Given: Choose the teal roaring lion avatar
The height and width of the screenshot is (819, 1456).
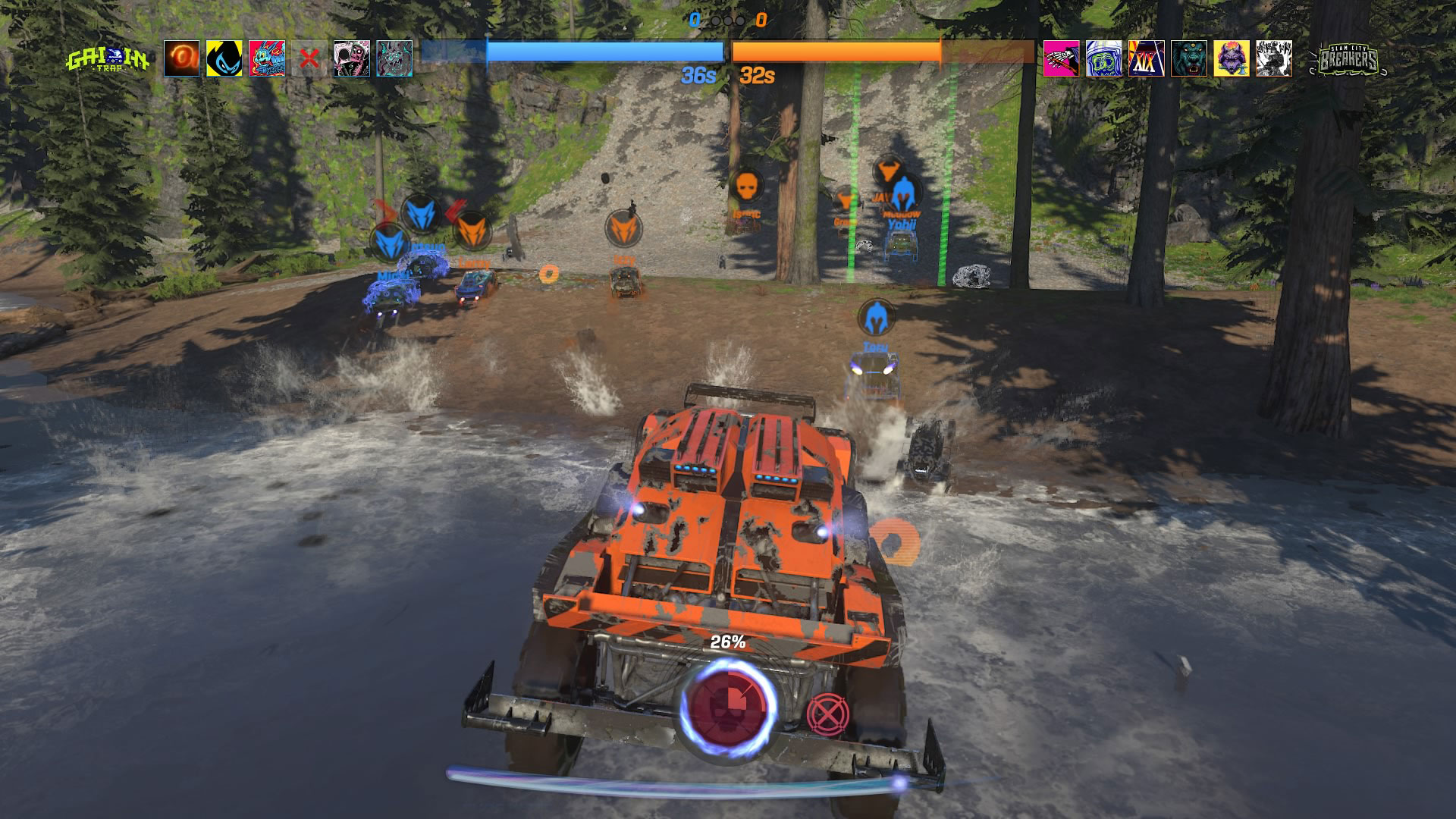Looking at the screenshot, I should pyautogui.click(x=1189, y=58).
